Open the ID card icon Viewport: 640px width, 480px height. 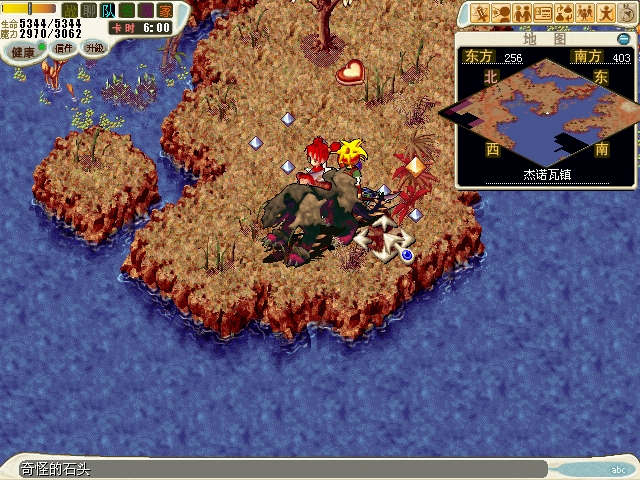point(544,13)
